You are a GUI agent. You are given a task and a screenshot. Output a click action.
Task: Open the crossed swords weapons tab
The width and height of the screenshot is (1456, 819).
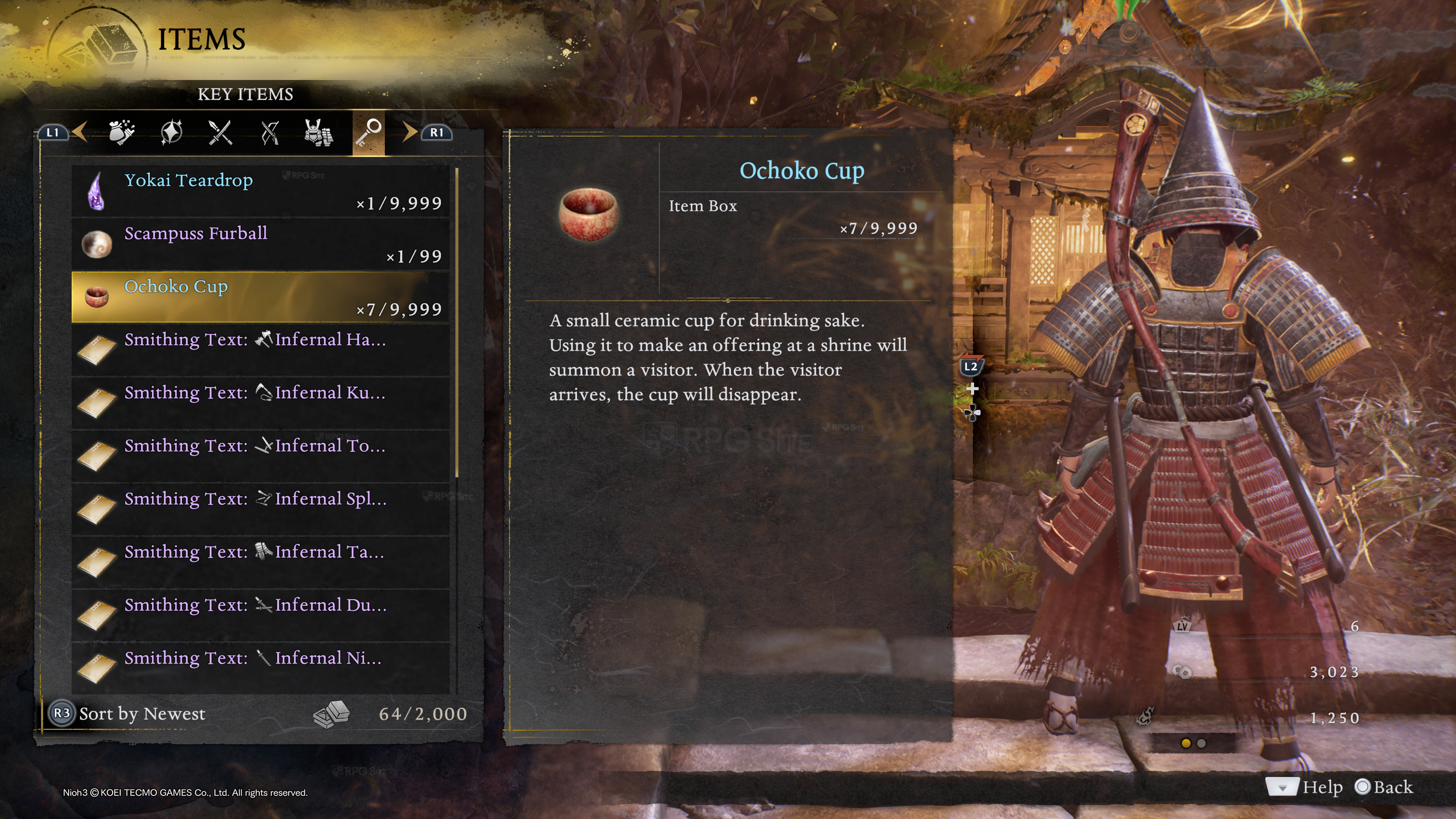tap(220, 133)
